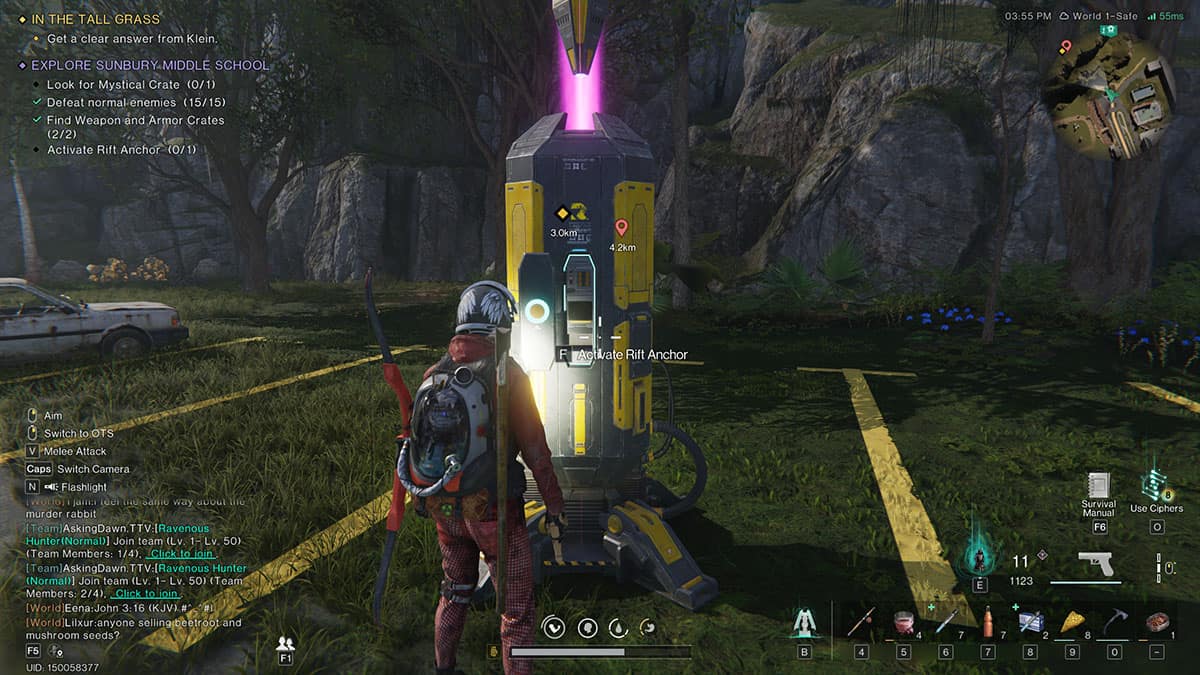This screenshot has height=675, width=1200.
Task: Open the mech suit icon labeled B
Action: tap(804, 623)
